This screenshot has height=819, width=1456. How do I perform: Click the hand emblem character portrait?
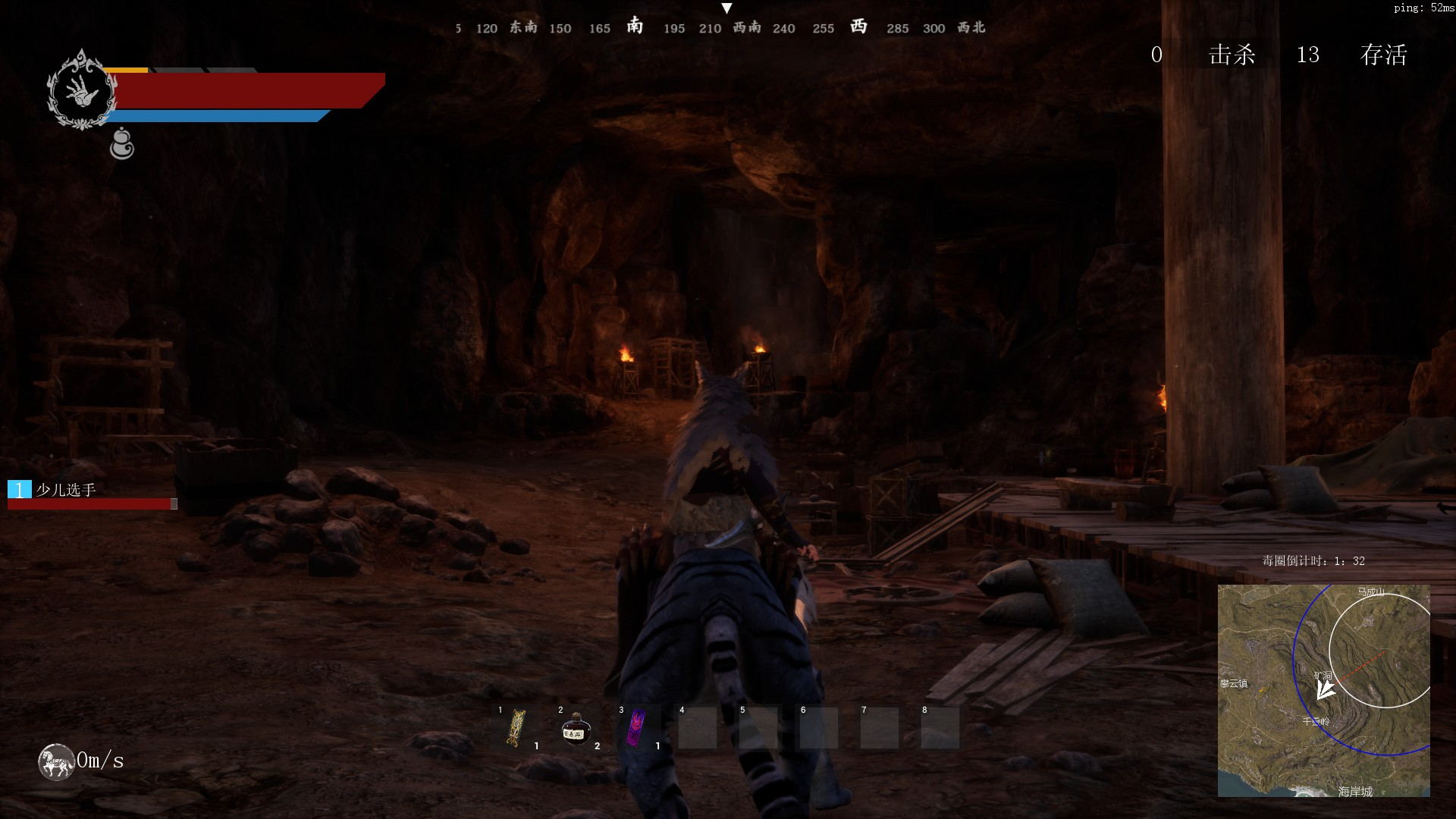82,90
